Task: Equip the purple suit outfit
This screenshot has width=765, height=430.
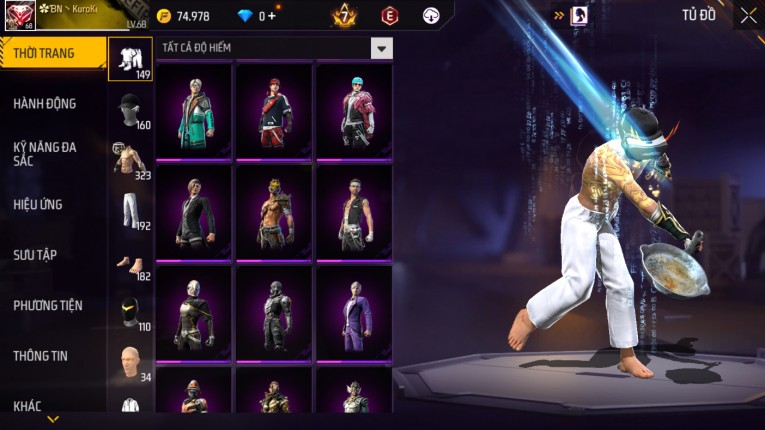Action: [x=354, y=313]
